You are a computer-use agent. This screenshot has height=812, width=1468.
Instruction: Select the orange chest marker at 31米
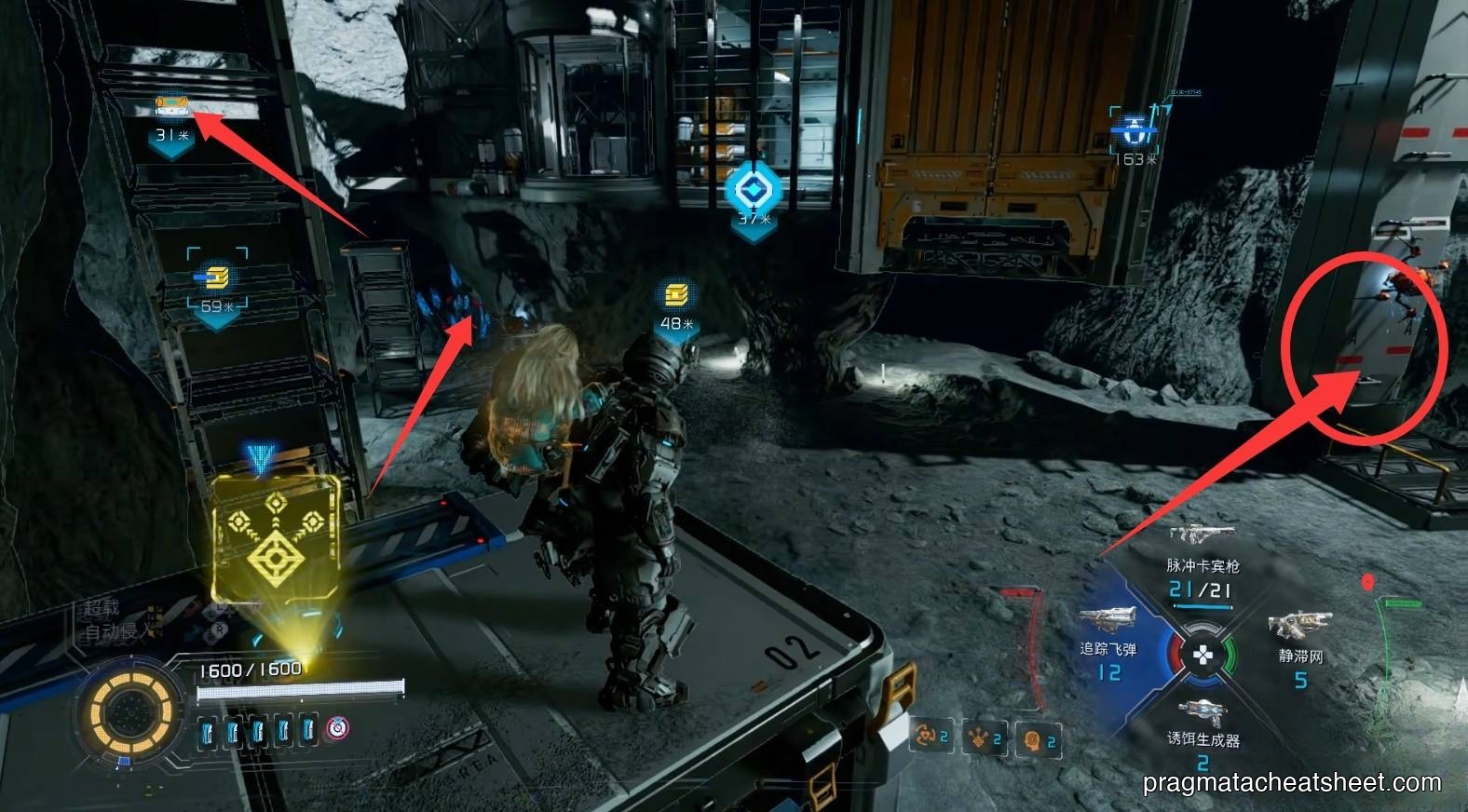coord(172,106)
